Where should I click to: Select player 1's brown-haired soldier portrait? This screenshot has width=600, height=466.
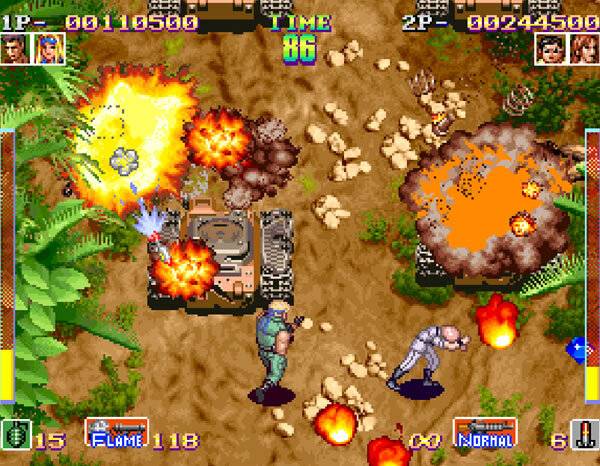click(x=15, y=48)
